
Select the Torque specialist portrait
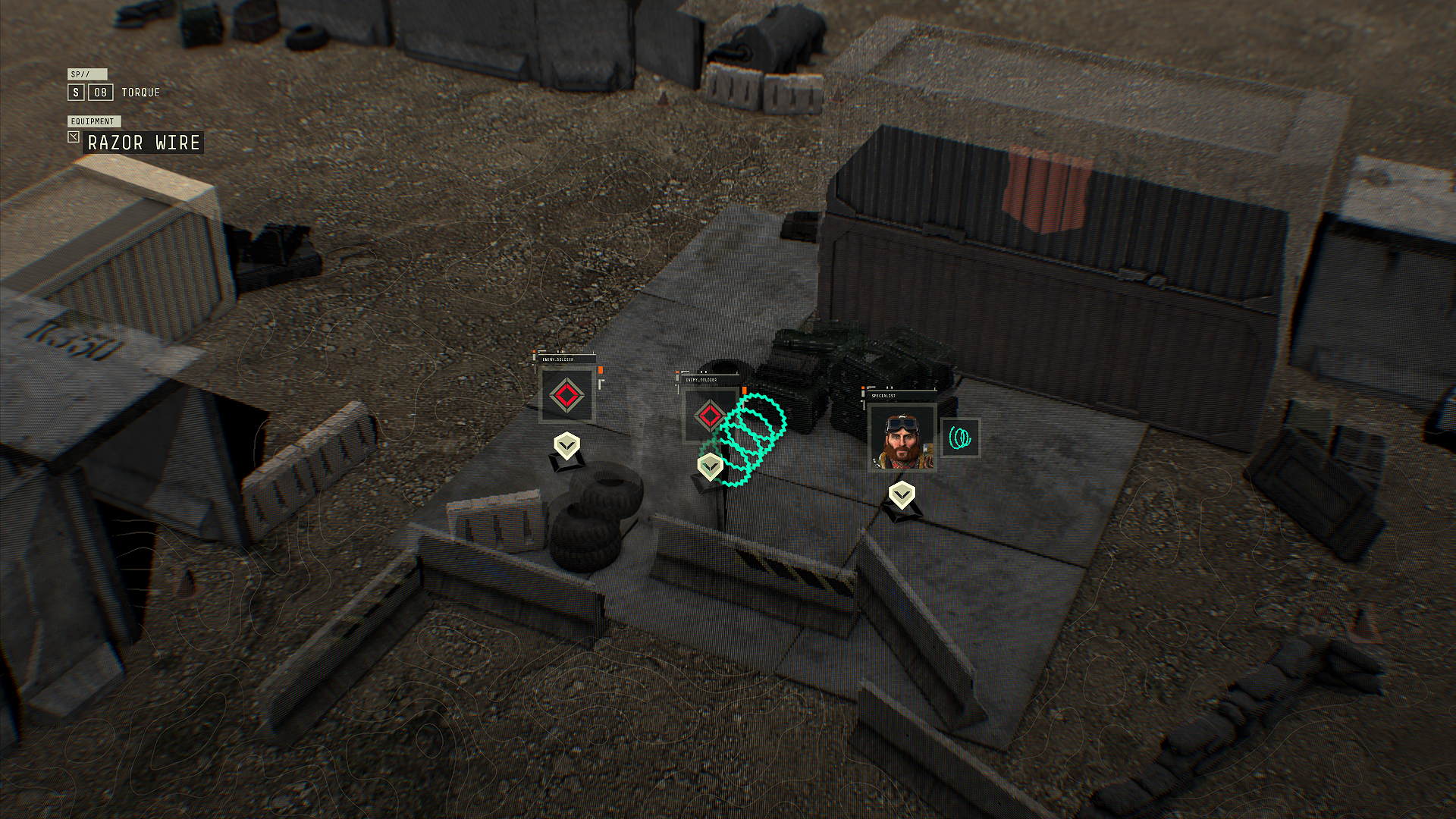902,438
